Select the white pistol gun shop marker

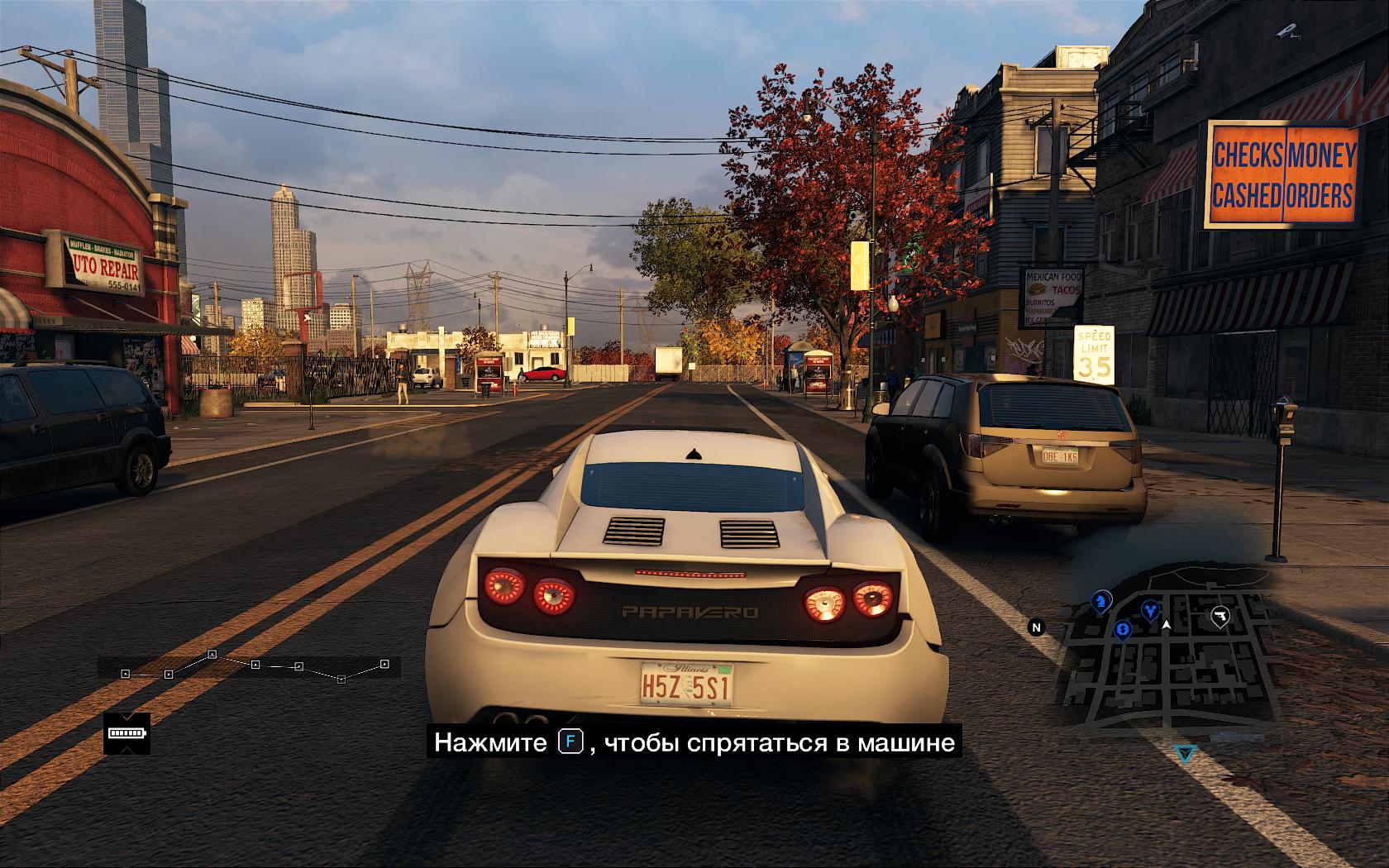pos(1220,616)
